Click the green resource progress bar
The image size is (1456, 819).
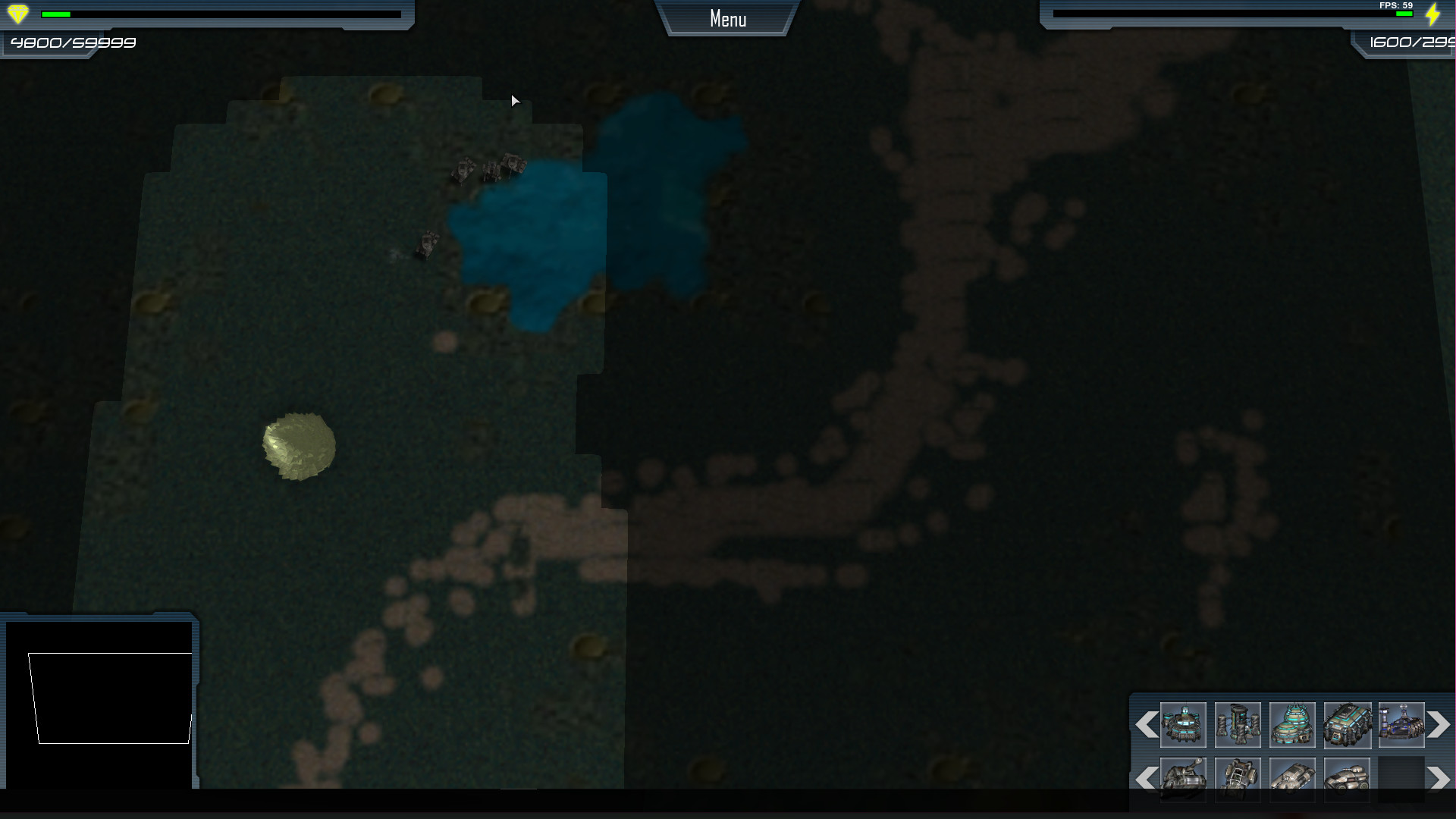[58, 12]
